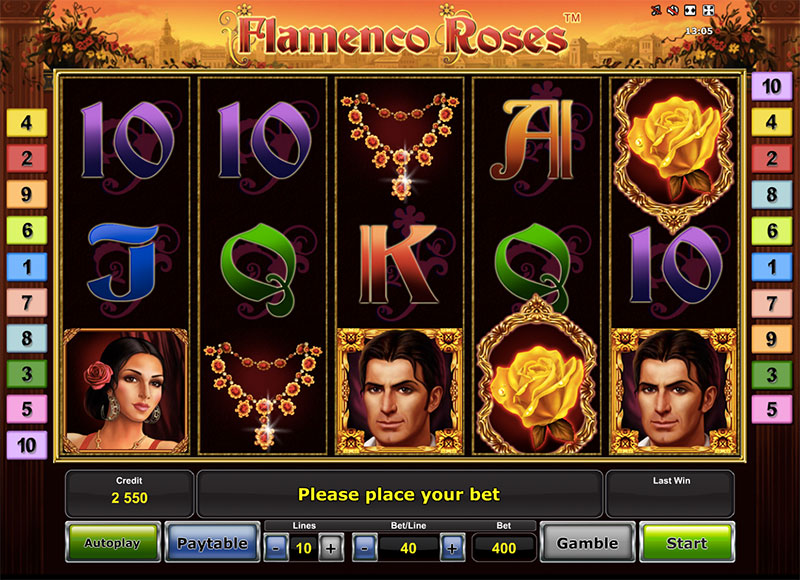
Task: Toggle the muted speaker sound icon
Action: [x=672, y=11]
